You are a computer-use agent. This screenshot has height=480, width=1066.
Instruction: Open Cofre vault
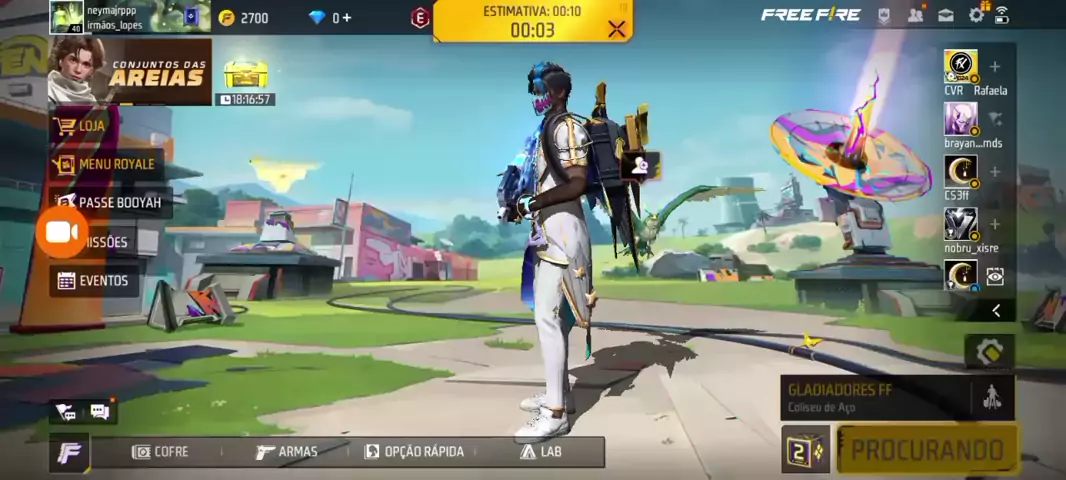[x=160, y=452]
